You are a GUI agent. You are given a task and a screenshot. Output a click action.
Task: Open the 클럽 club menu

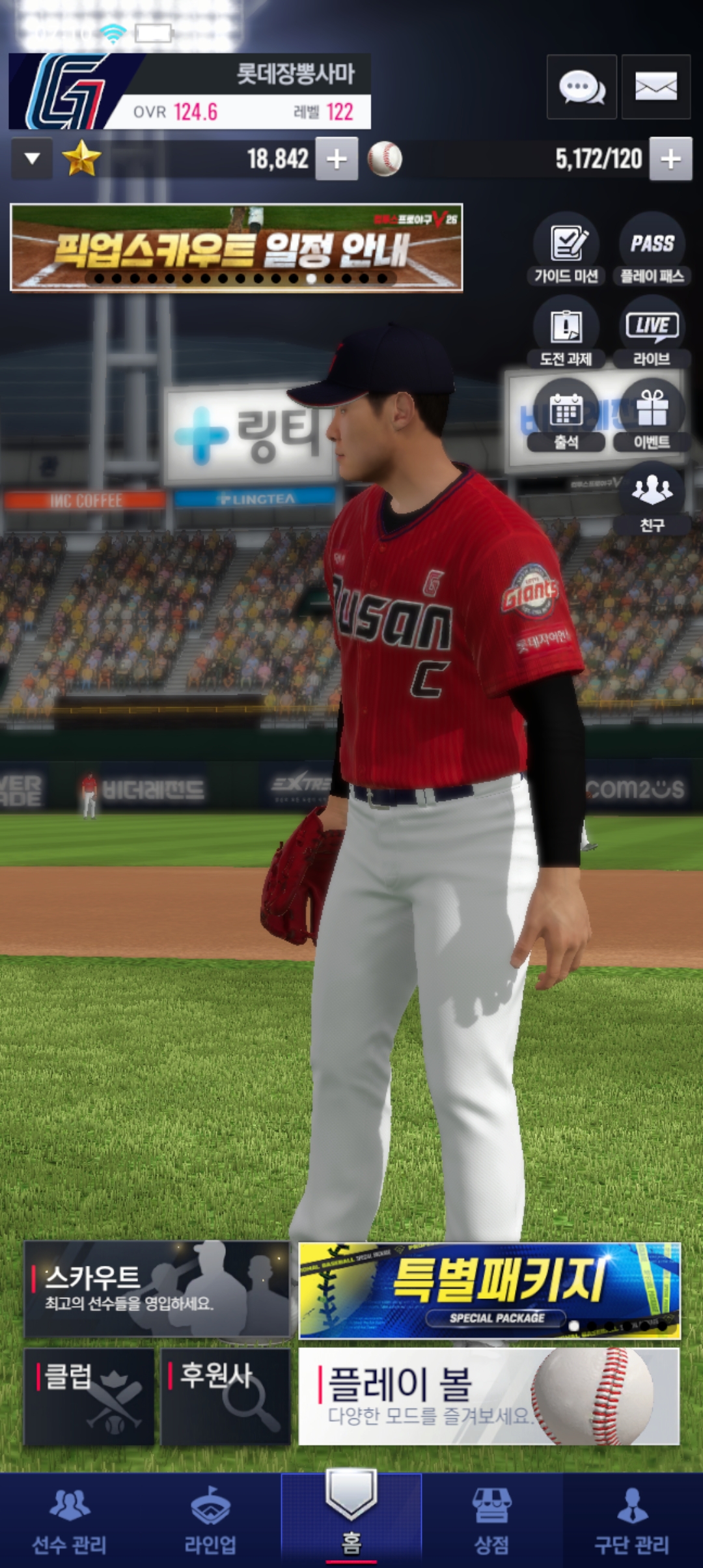coord(89,1396)
